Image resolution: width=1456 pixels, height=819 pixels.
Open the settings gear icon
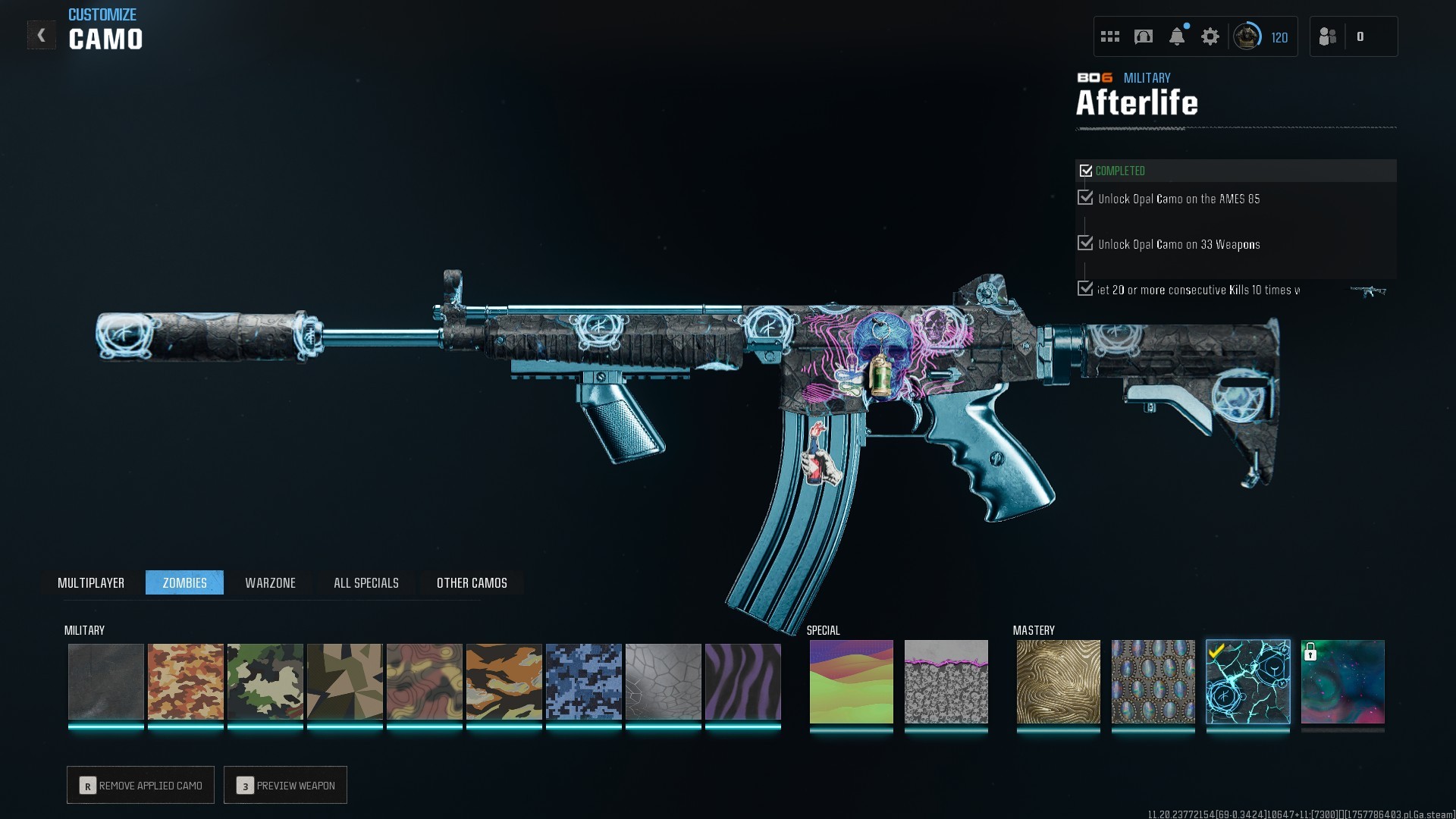(x=1210, y=36)
